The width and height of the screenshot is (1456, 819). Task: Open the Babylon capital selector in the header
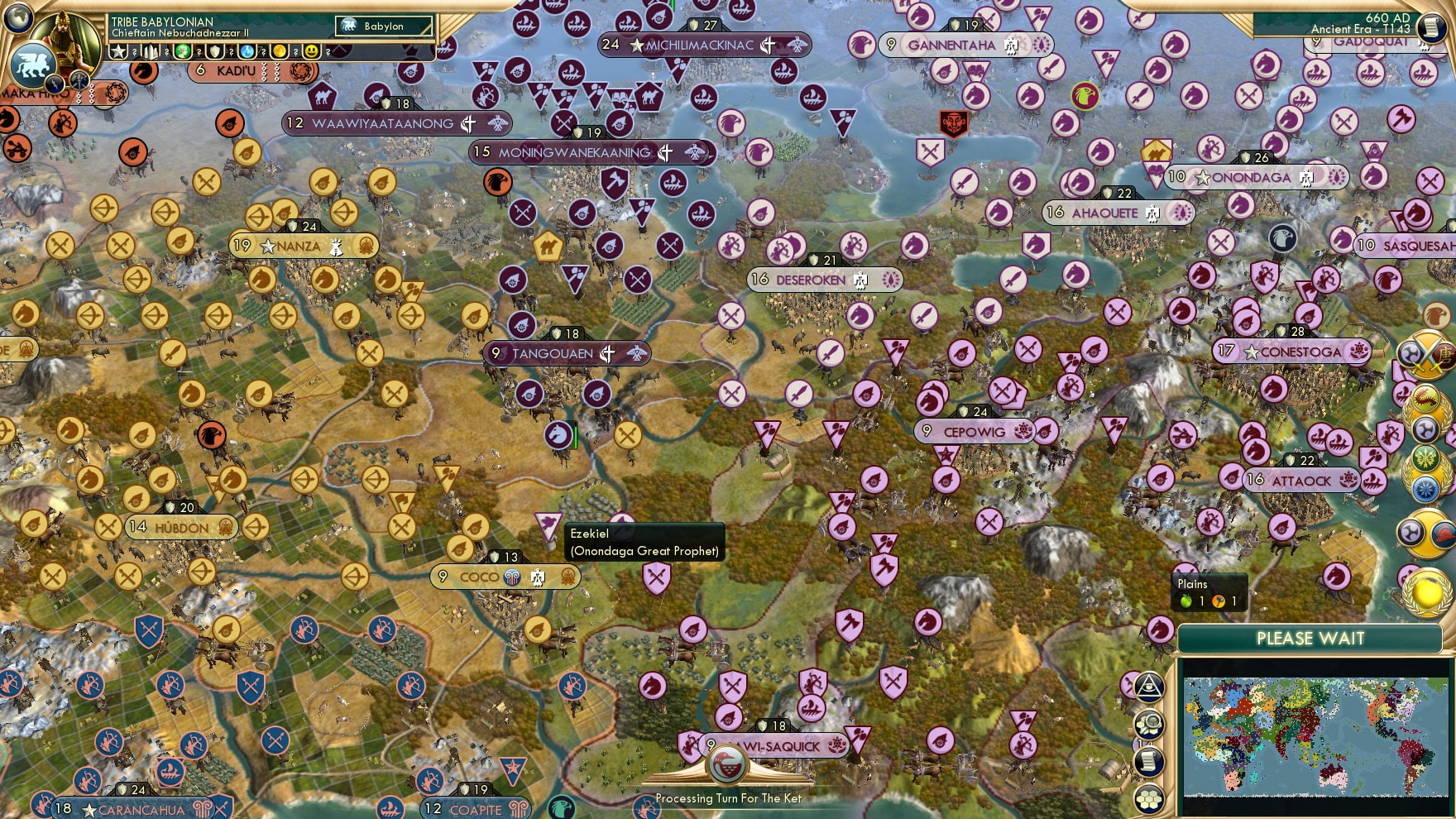coord(382,26)
